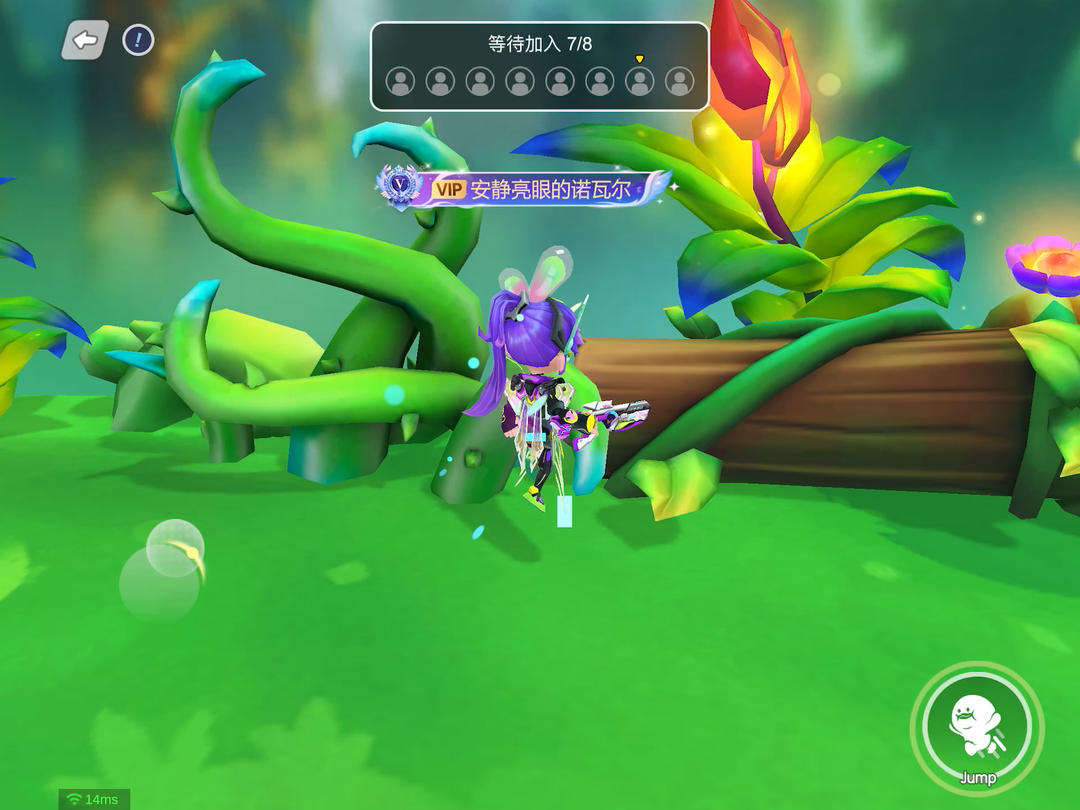Open the exclamation mark info icon

[x=138, y=40]
